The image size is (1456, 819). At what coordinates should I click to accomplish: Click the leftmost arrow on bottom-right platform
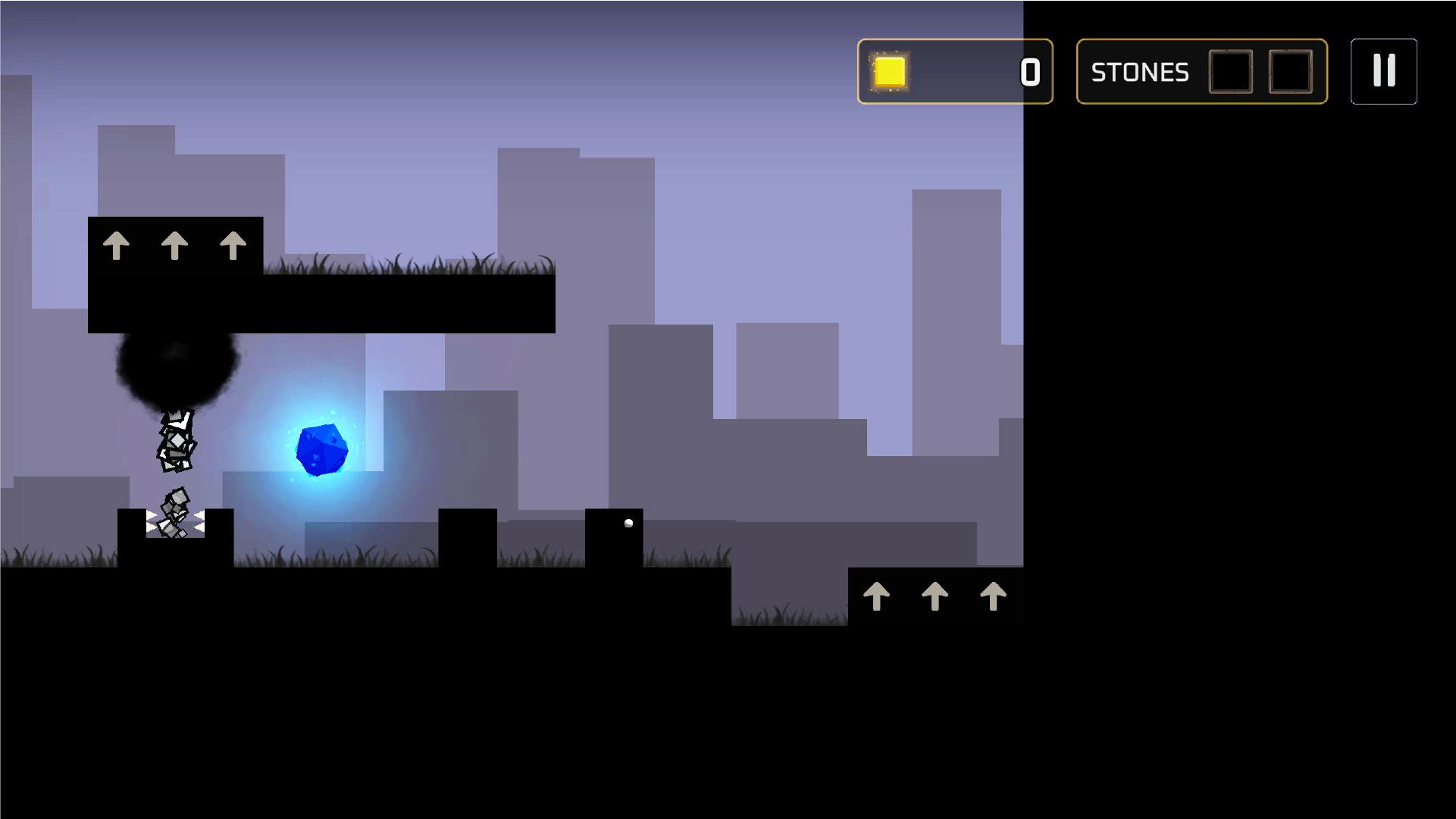(x=877, y=596)
